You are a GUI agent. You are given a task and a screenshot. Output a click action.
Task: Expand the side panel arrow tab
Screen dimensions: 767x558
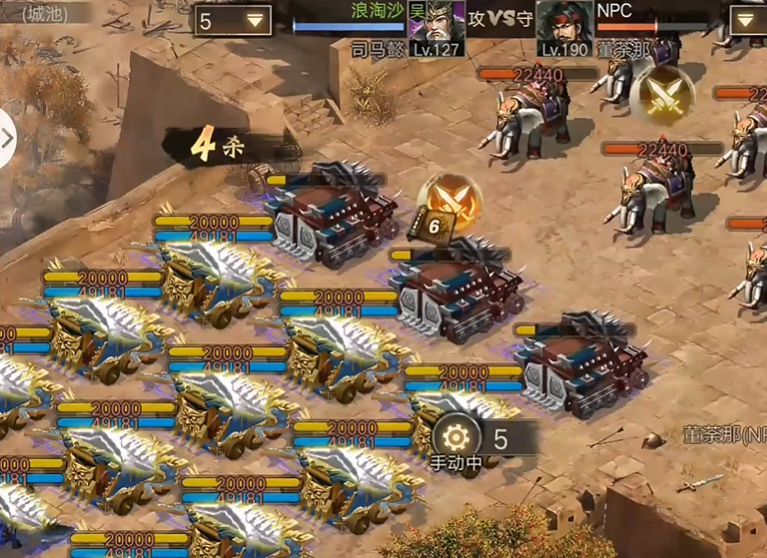coord(6,138)
